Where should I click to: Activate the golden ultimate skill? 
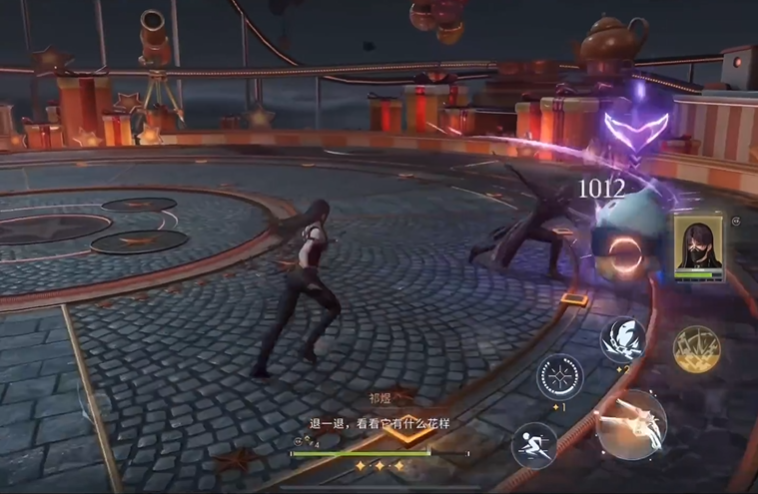[697, 349]
